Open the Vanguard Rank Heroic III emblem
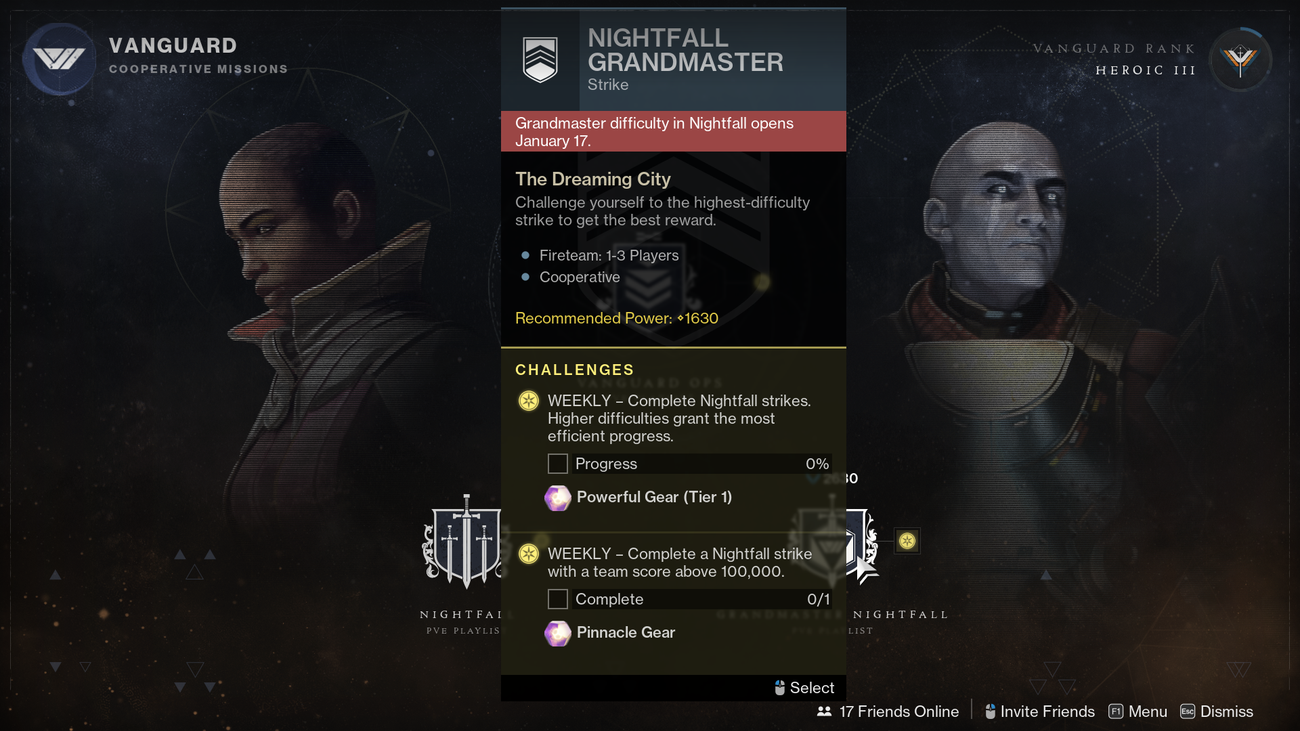The image size is (1300, 731). tap(1240, 59)
